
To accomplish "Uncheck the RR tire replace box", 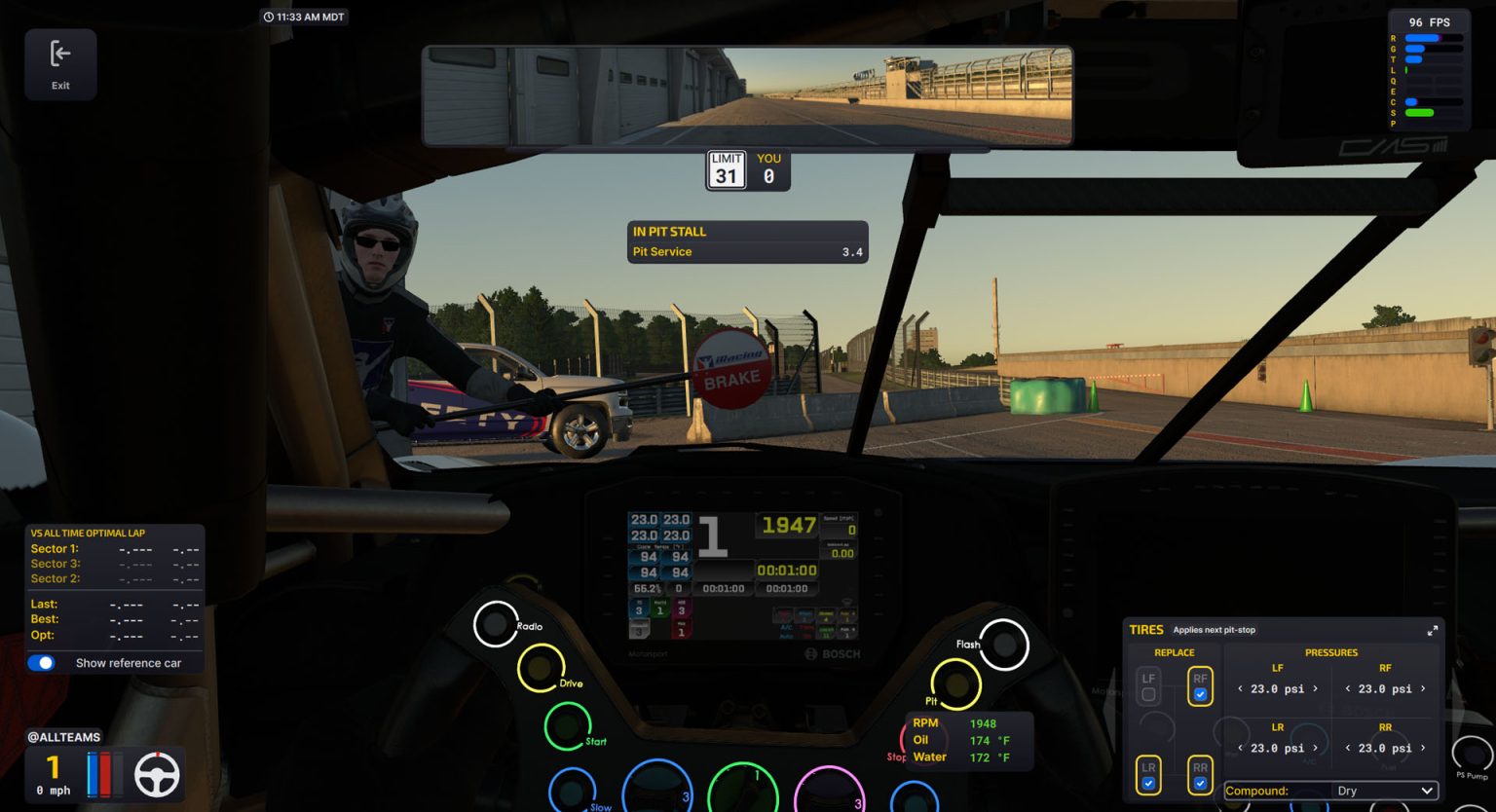I will tap(1200, 783).
